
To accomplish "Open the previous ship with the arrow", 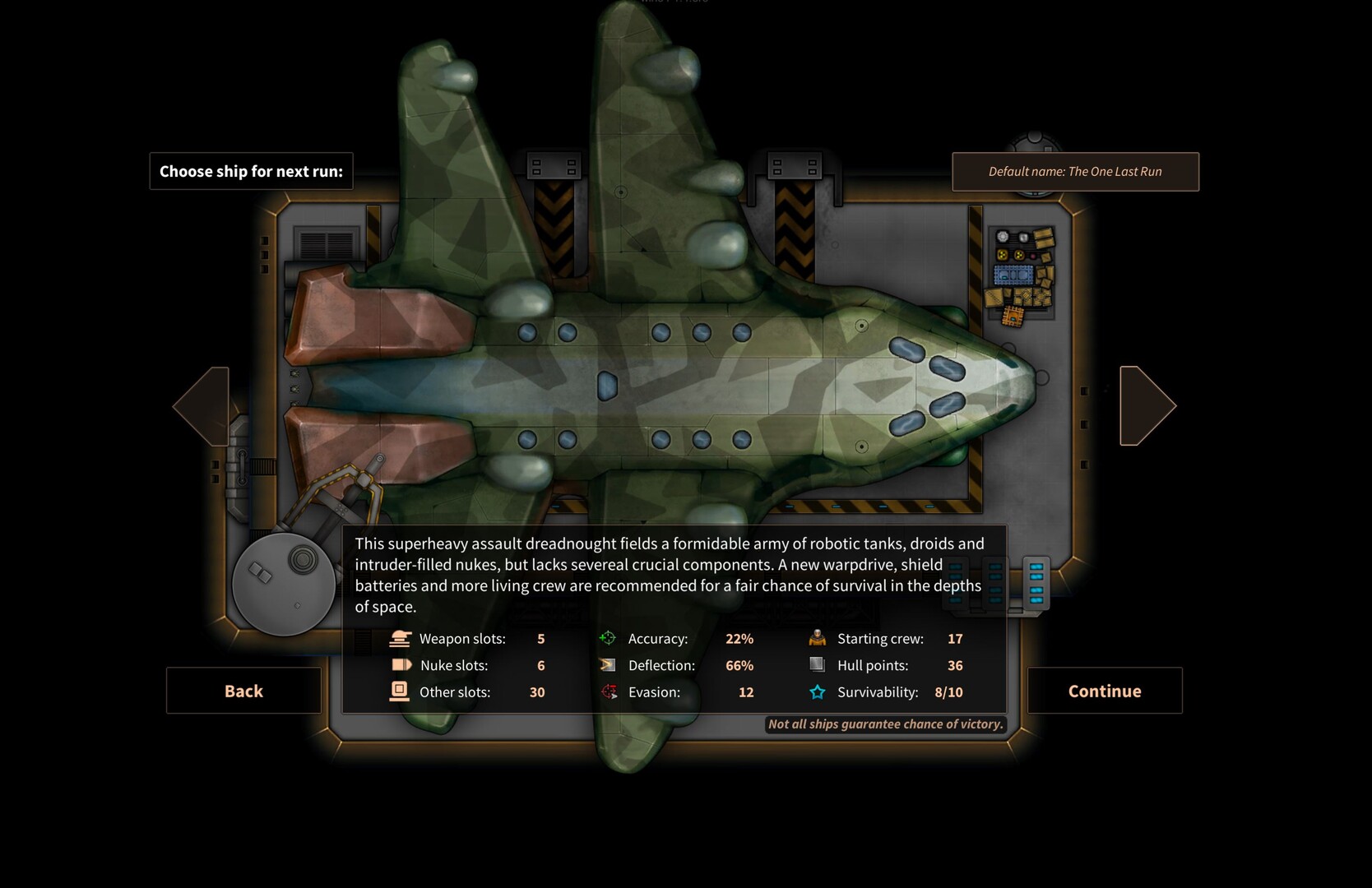I will tap(203, 405).
